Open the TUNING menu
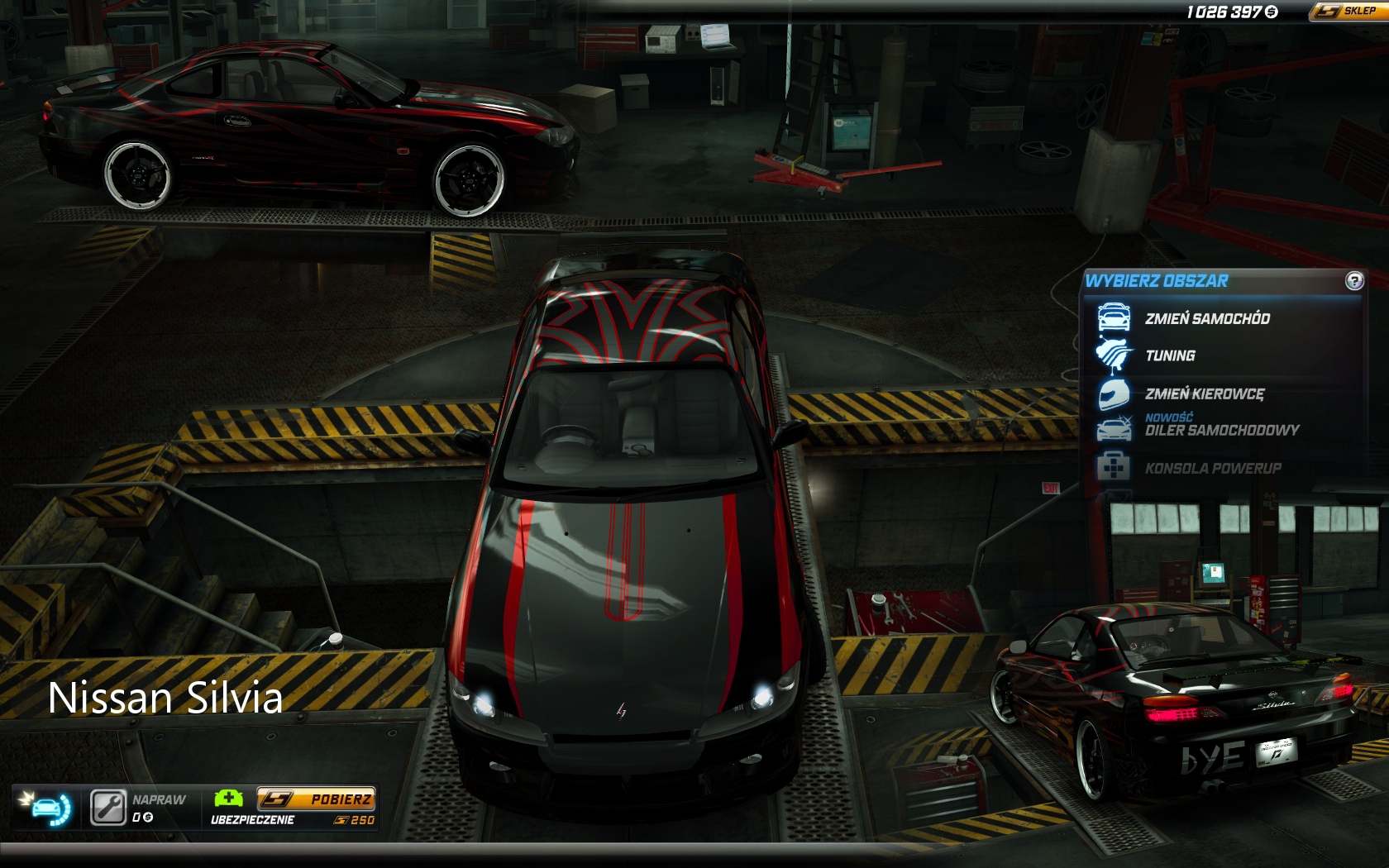Screen dimensions: 1389x868 (1169, 355)
